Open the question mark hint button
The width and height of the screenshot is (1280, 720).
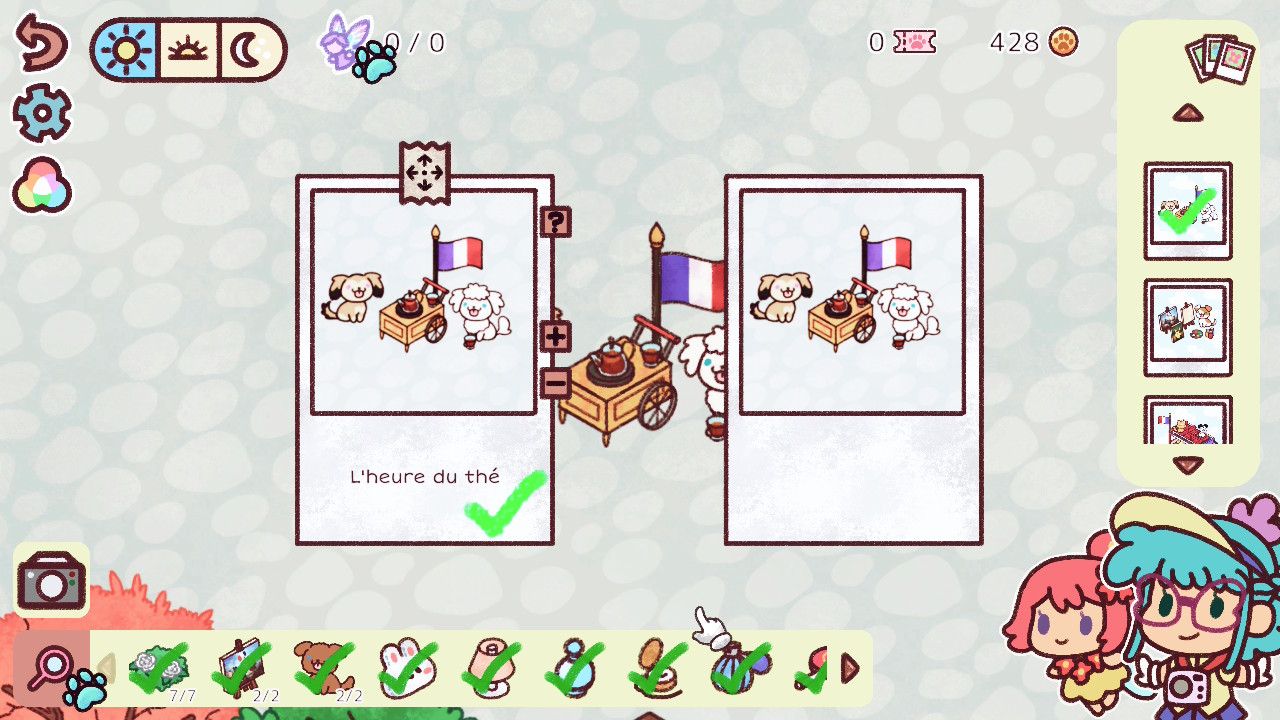point(555,221)
